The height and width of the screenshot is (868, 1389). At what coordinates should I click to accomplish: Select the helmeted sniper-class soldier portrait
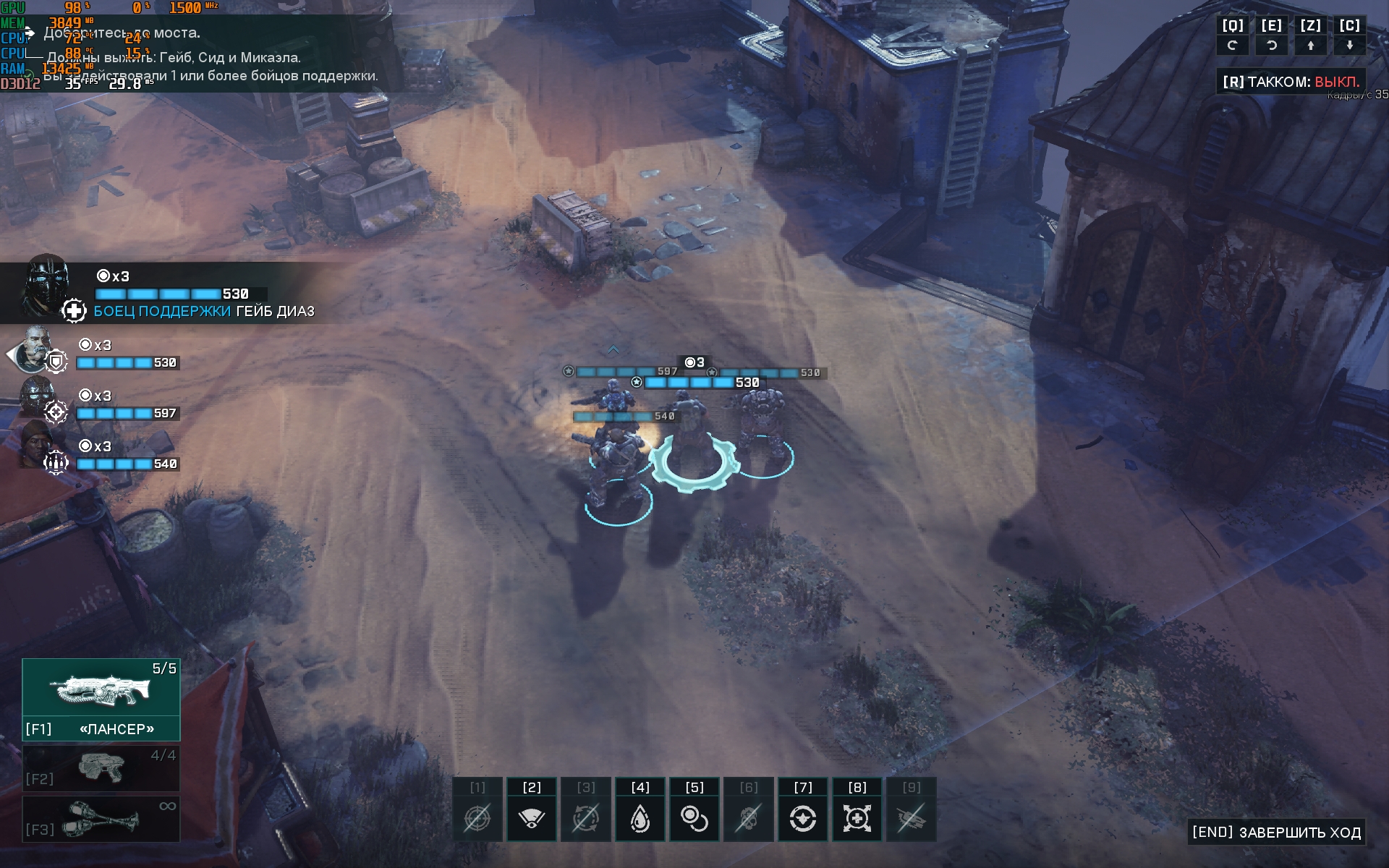36,397
